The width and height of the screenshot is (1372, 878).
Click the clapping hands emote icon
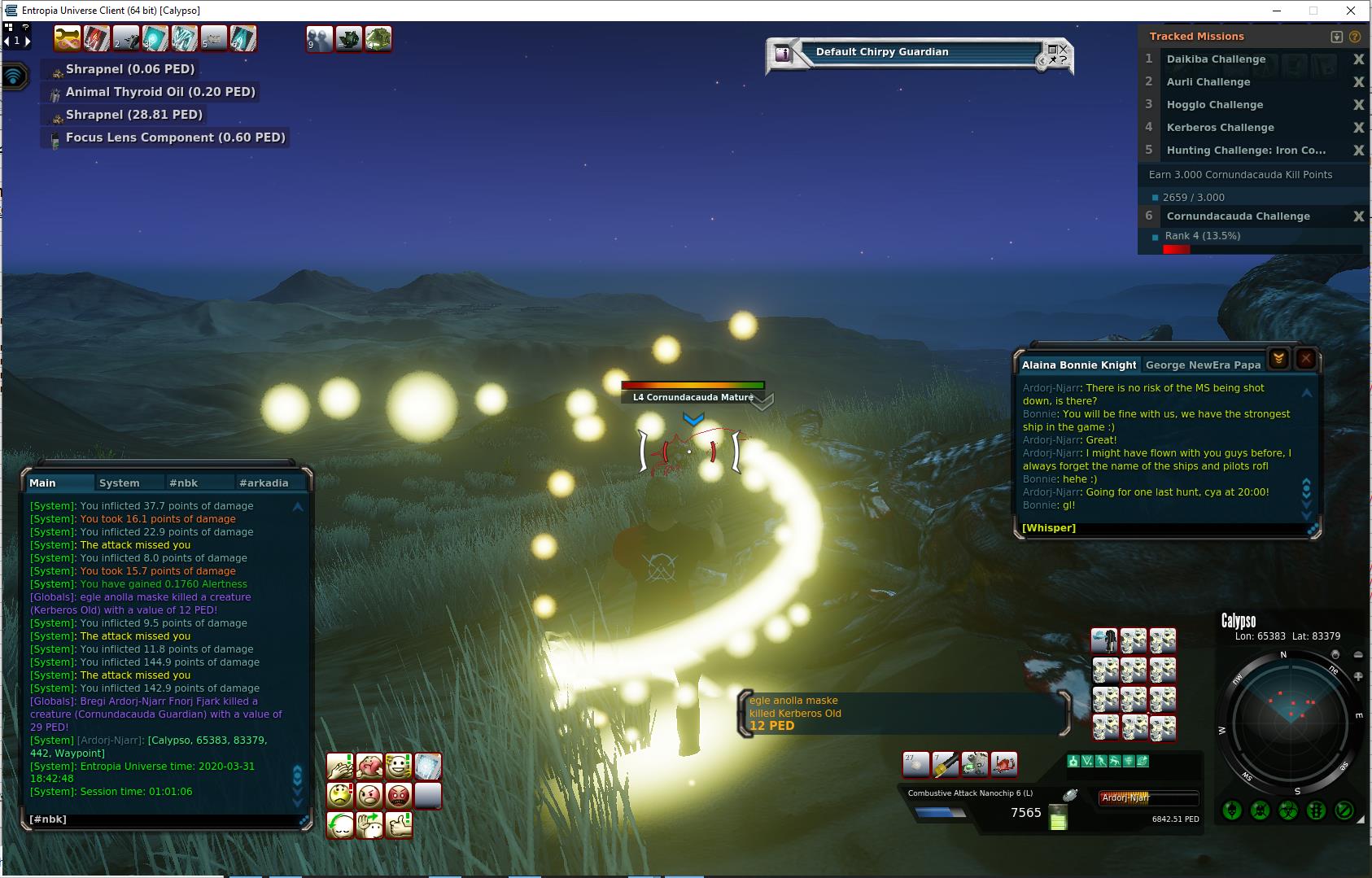pyautogui.click(x=339, y=767)
